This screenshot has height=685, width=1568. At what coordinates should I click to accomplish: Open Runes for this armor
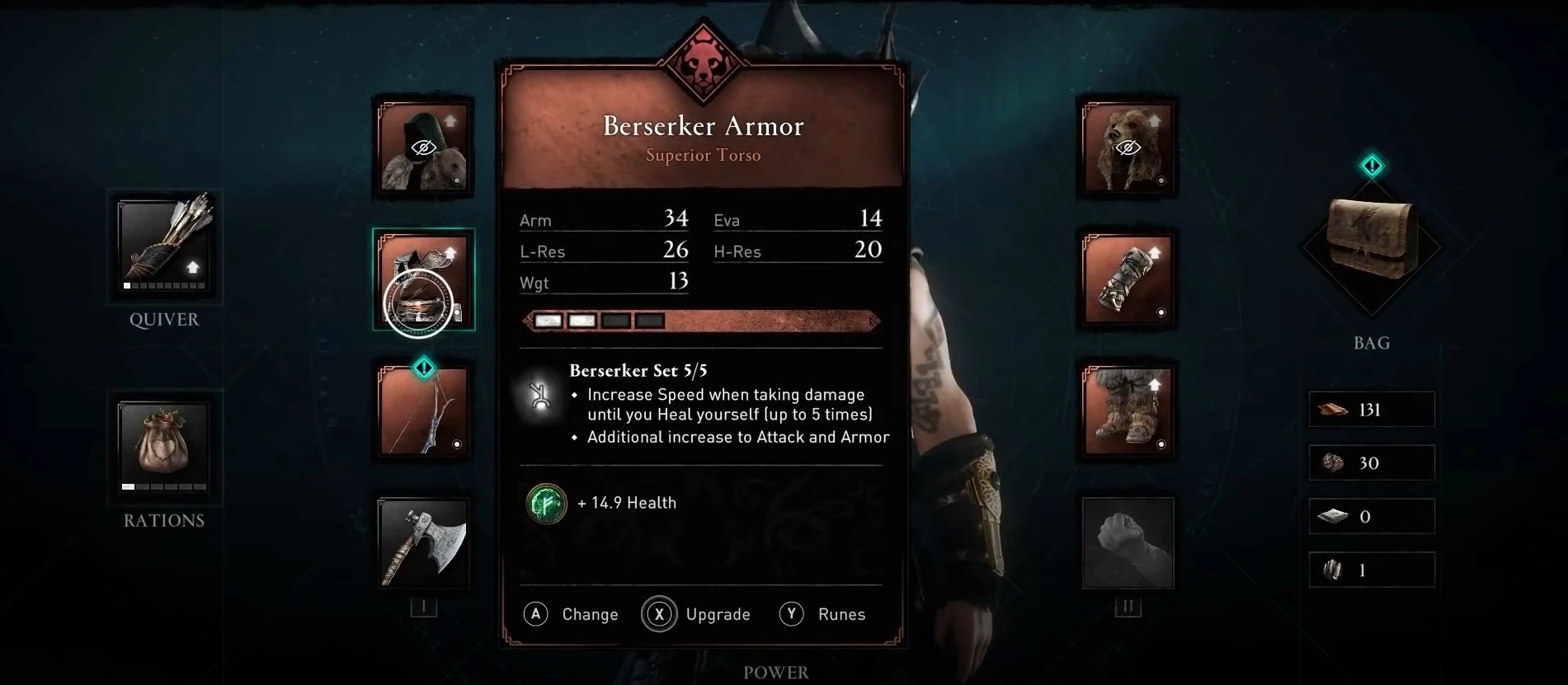tap(823, 614)
